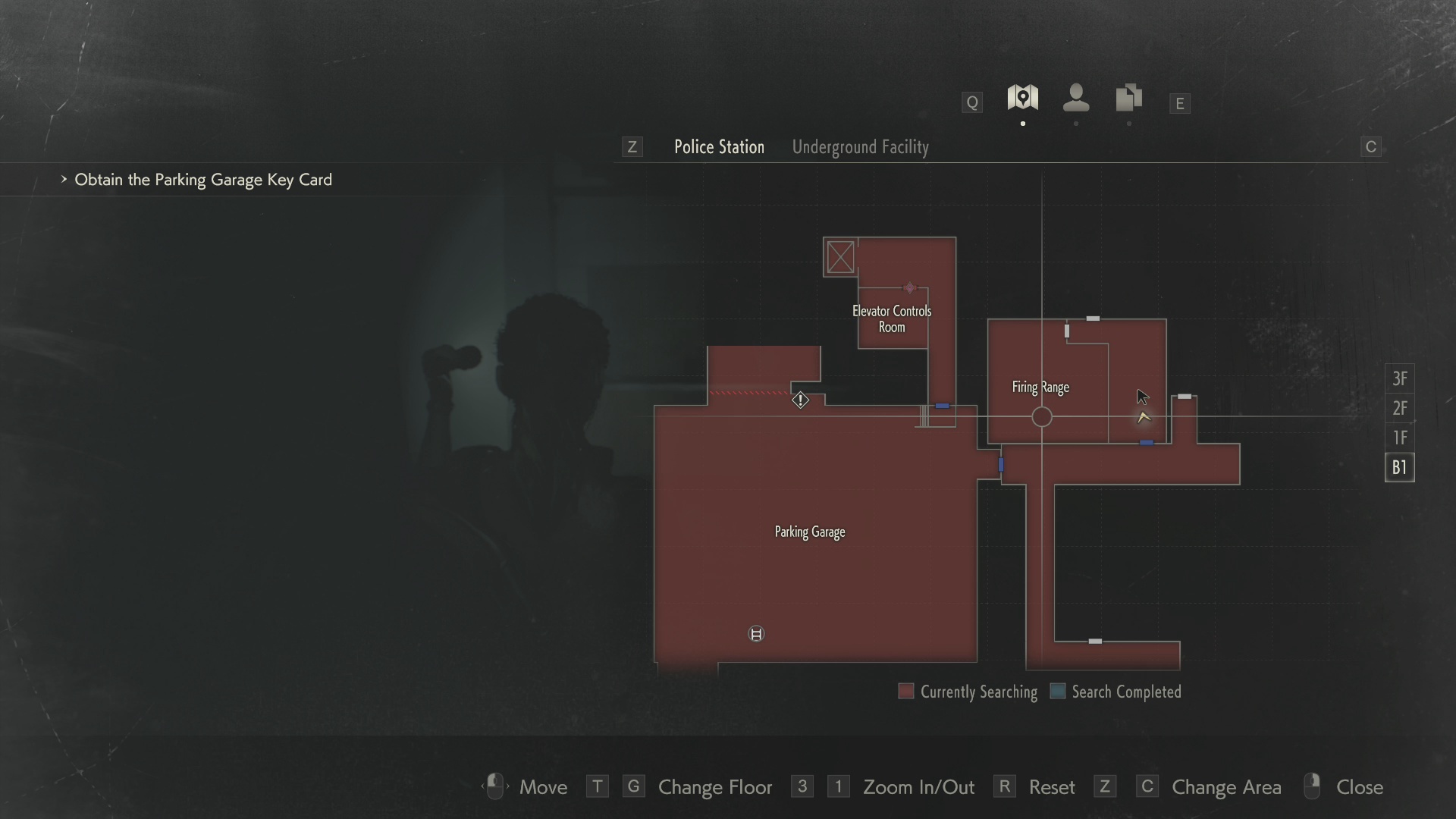Click the exclamation objective marker on map

(800, 400)
